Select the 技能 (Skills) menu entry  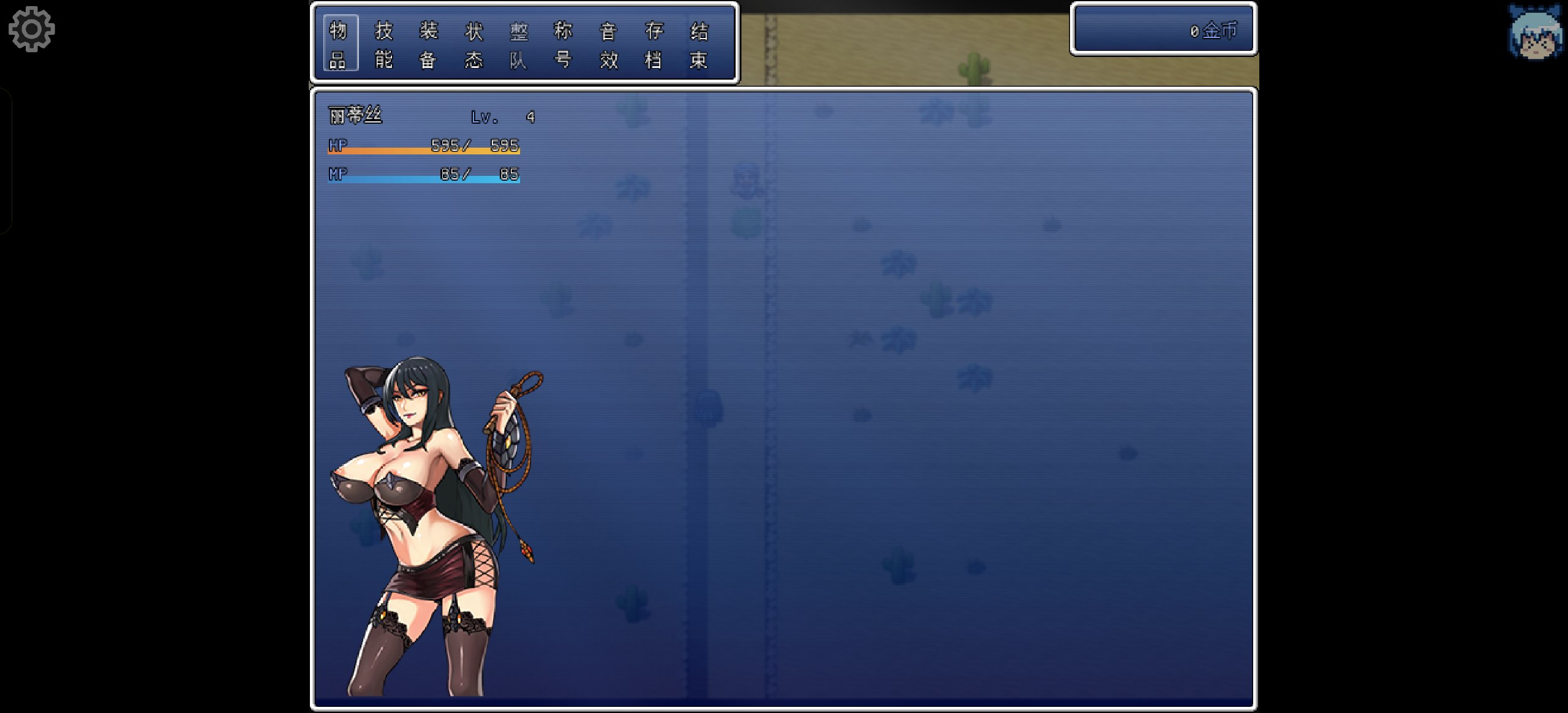(x=383, y=44)
